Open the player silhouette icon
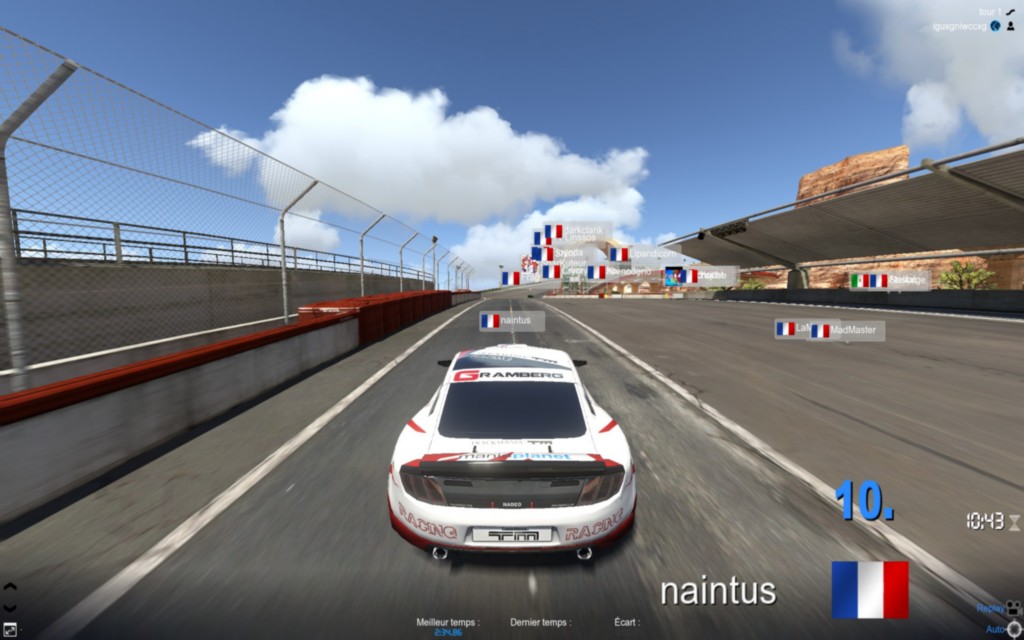The width and height of the screenshot is (1024, 640). [x=1011, y=26]
